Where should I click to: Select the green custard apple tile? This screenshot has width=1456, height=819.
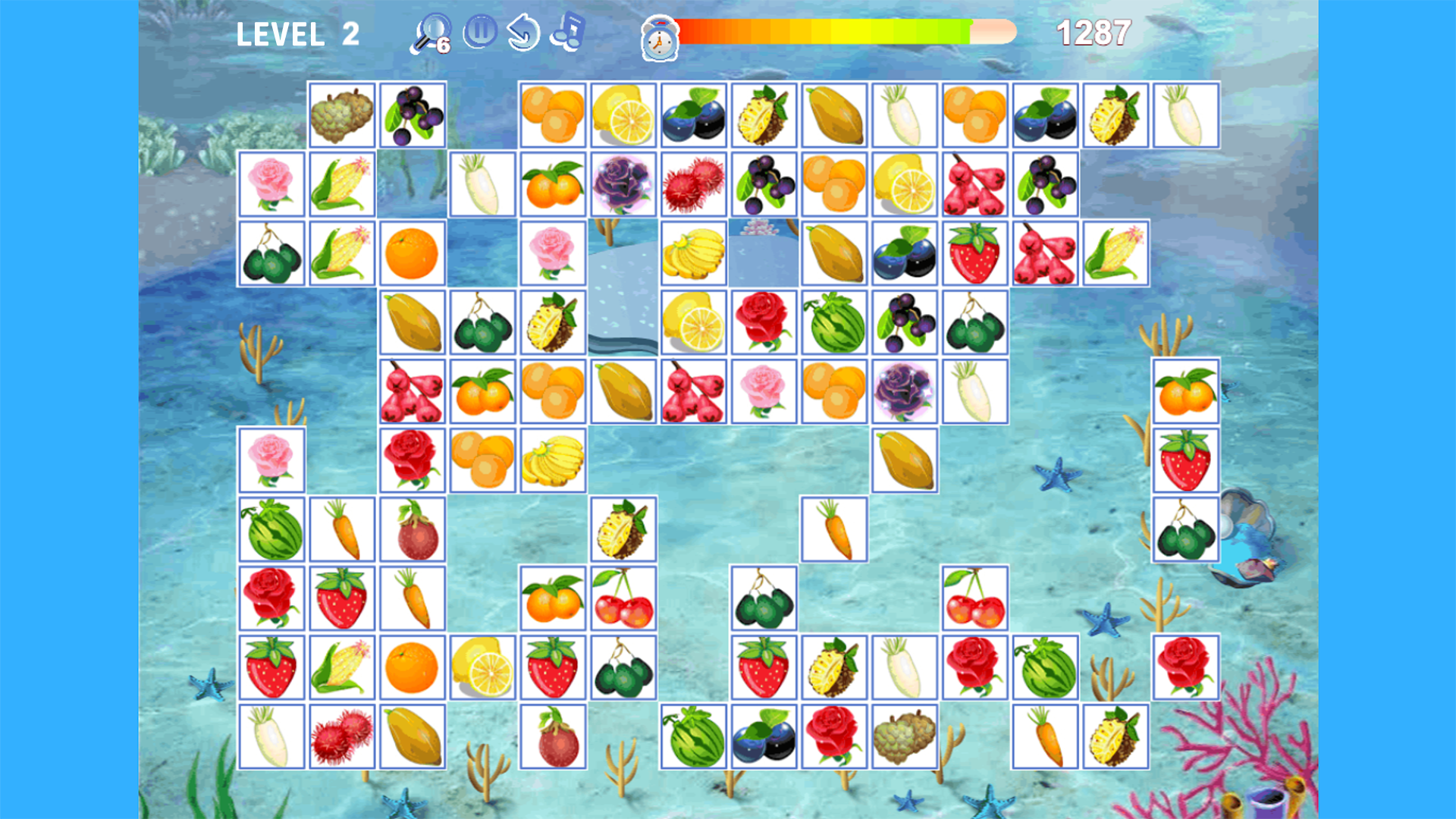pyautogui.click(x=341, y=115)
